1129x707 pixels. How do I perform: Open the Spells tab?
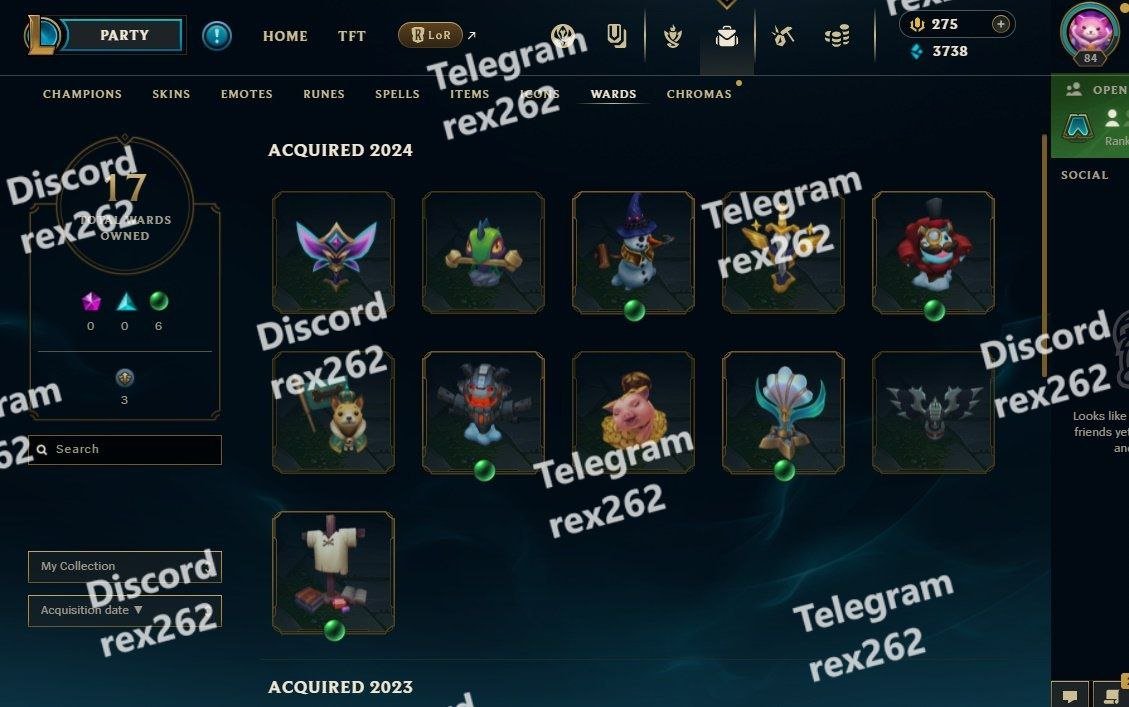[397, 94]
